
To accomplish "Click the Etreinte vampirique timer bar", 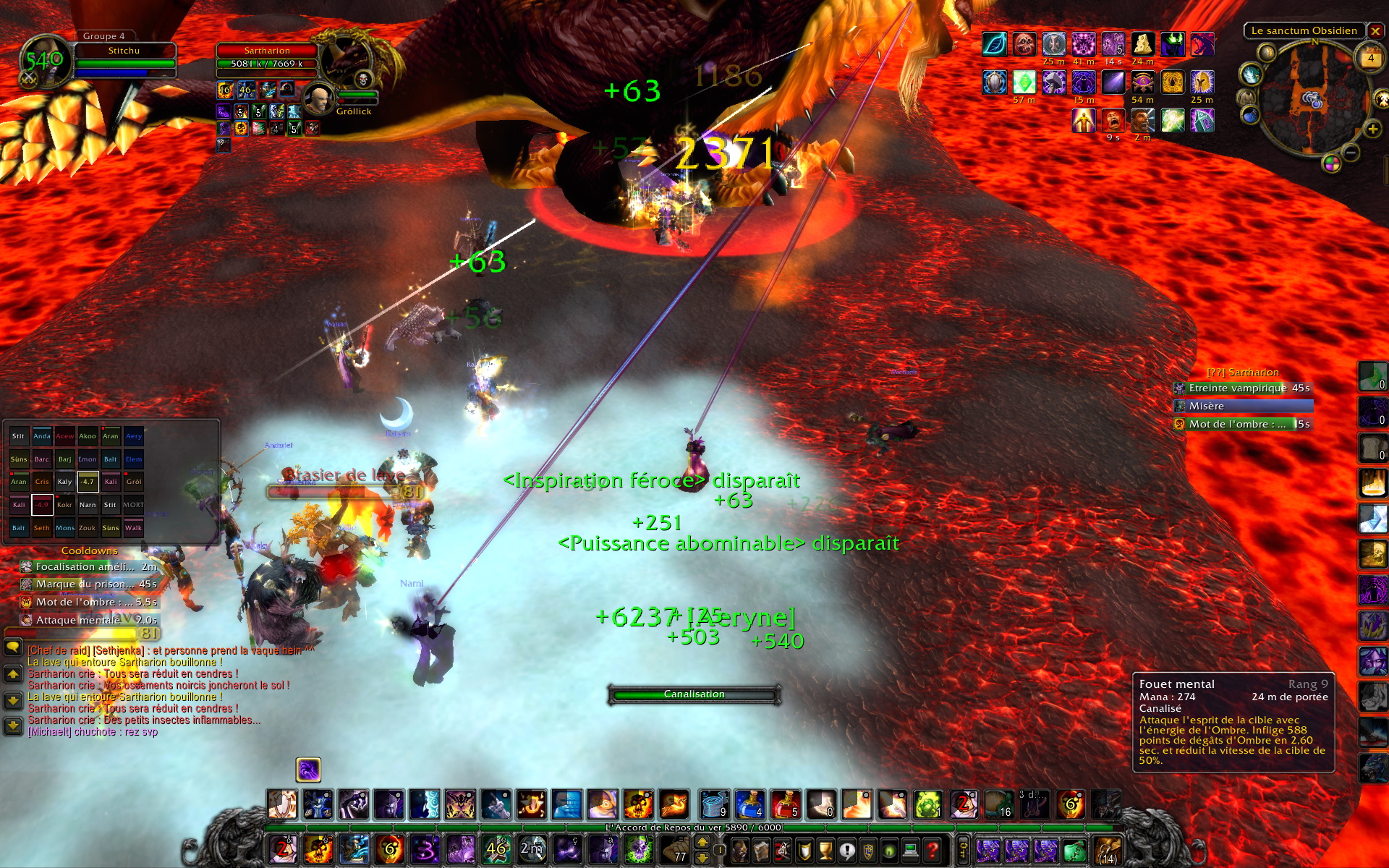I will pyautogui.click(x=1242, y=388).
